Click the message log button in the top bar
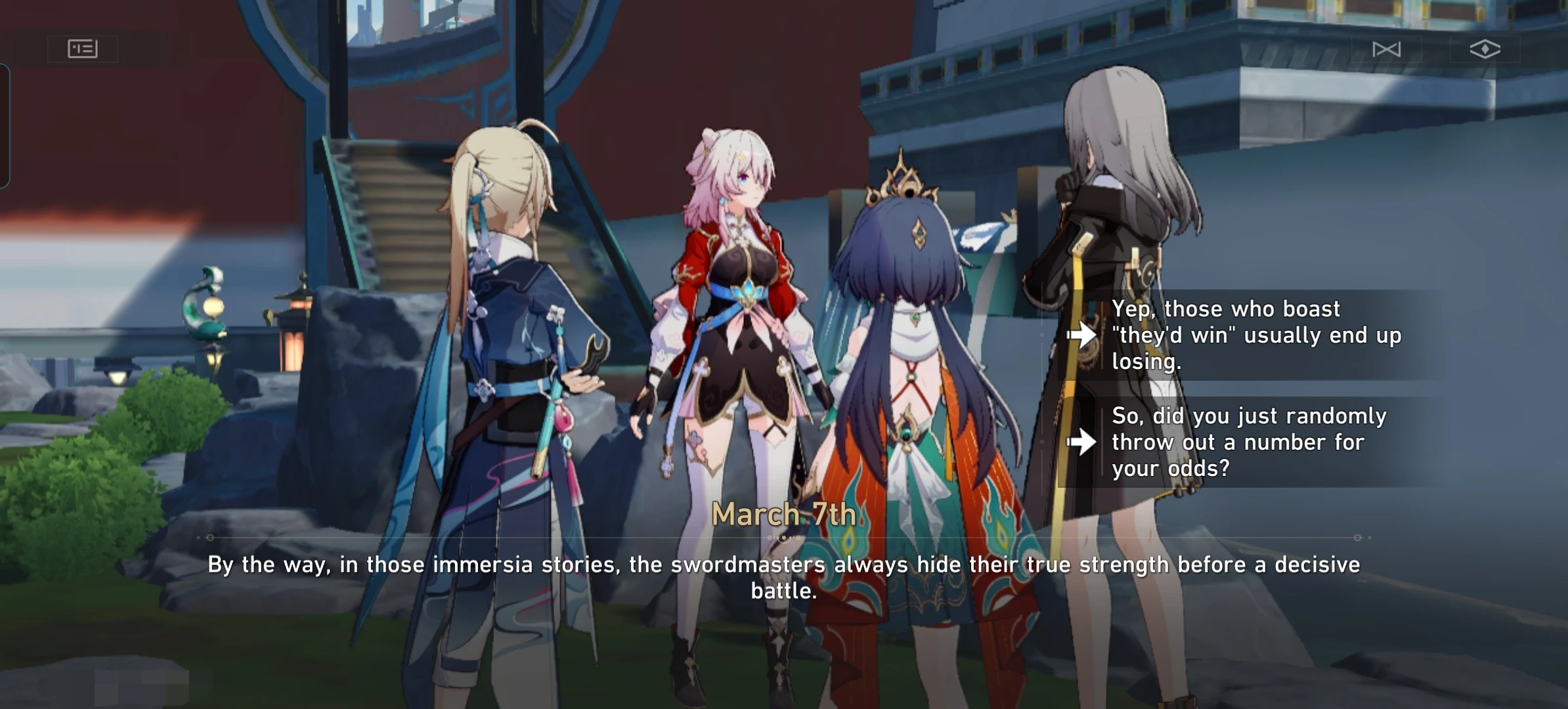This screenshot has width=1568, height=709. (x=82, y=48)
